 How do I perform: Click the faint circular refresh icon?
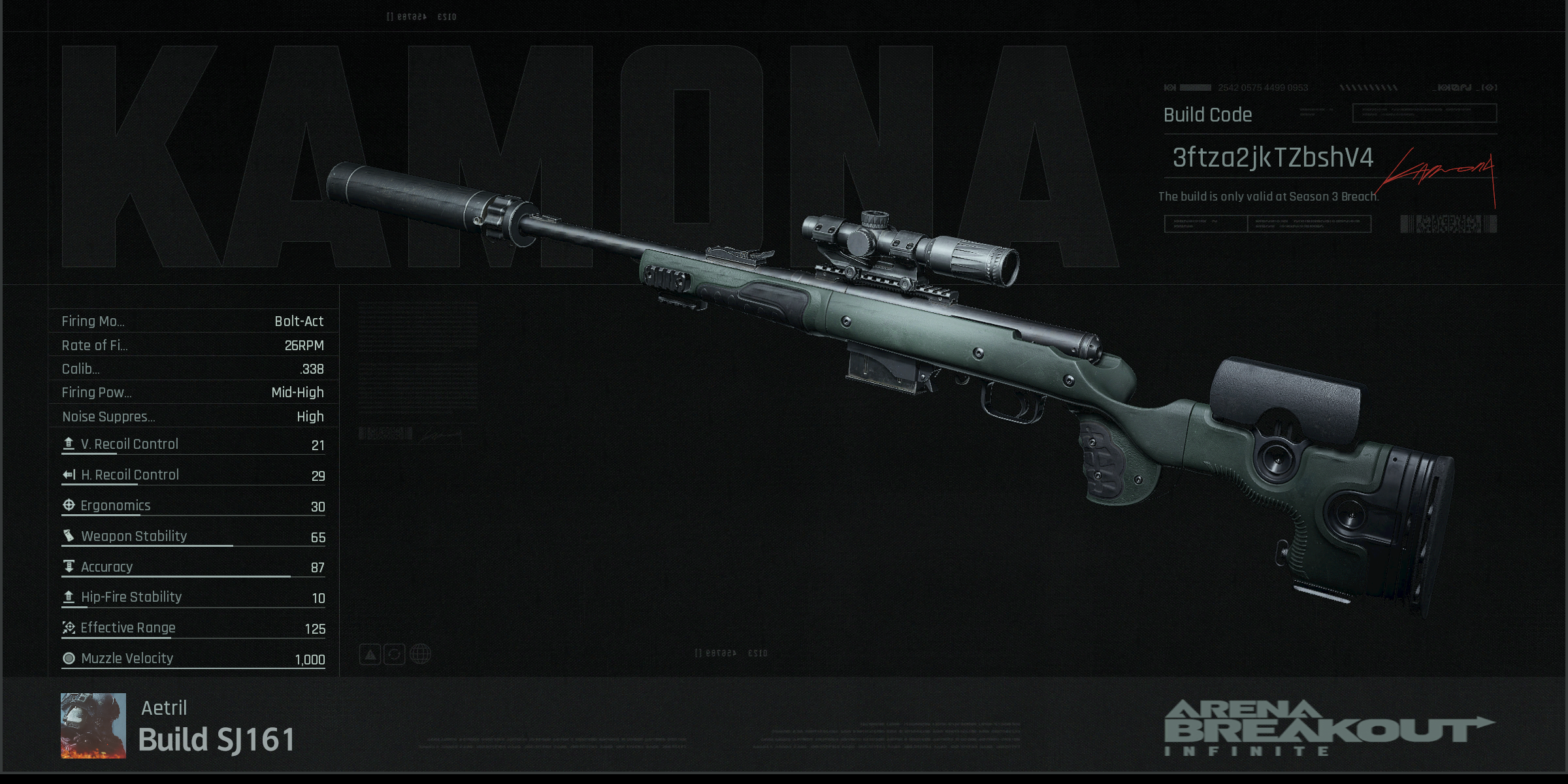click(x=395, y=654)
